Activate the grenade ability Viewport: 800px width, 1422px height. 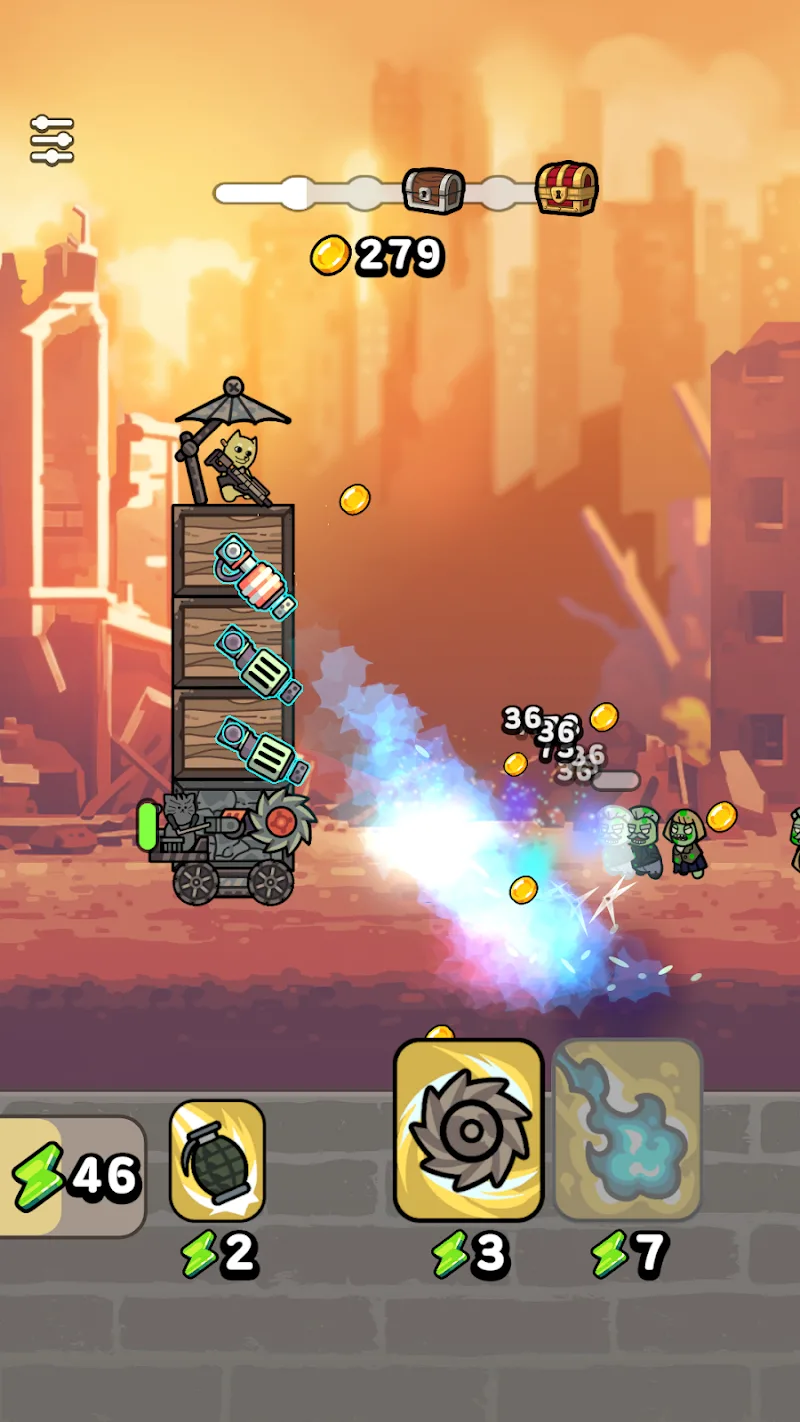click(217, 1160)
